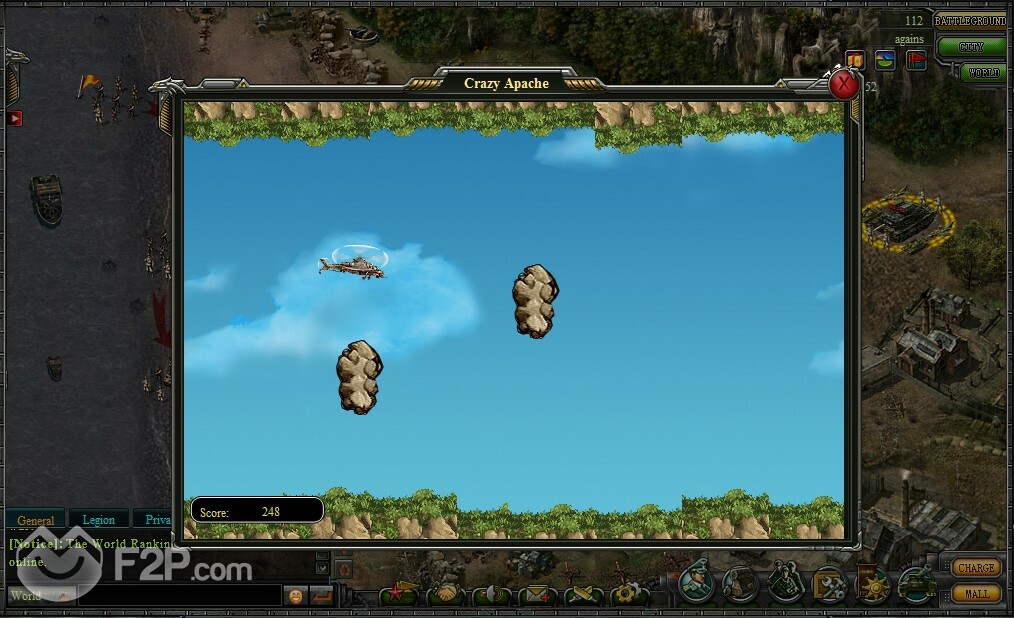Click the chat text input field
Image resolution: width=1014 pixels, height=618 pixels.
(180, 596)
